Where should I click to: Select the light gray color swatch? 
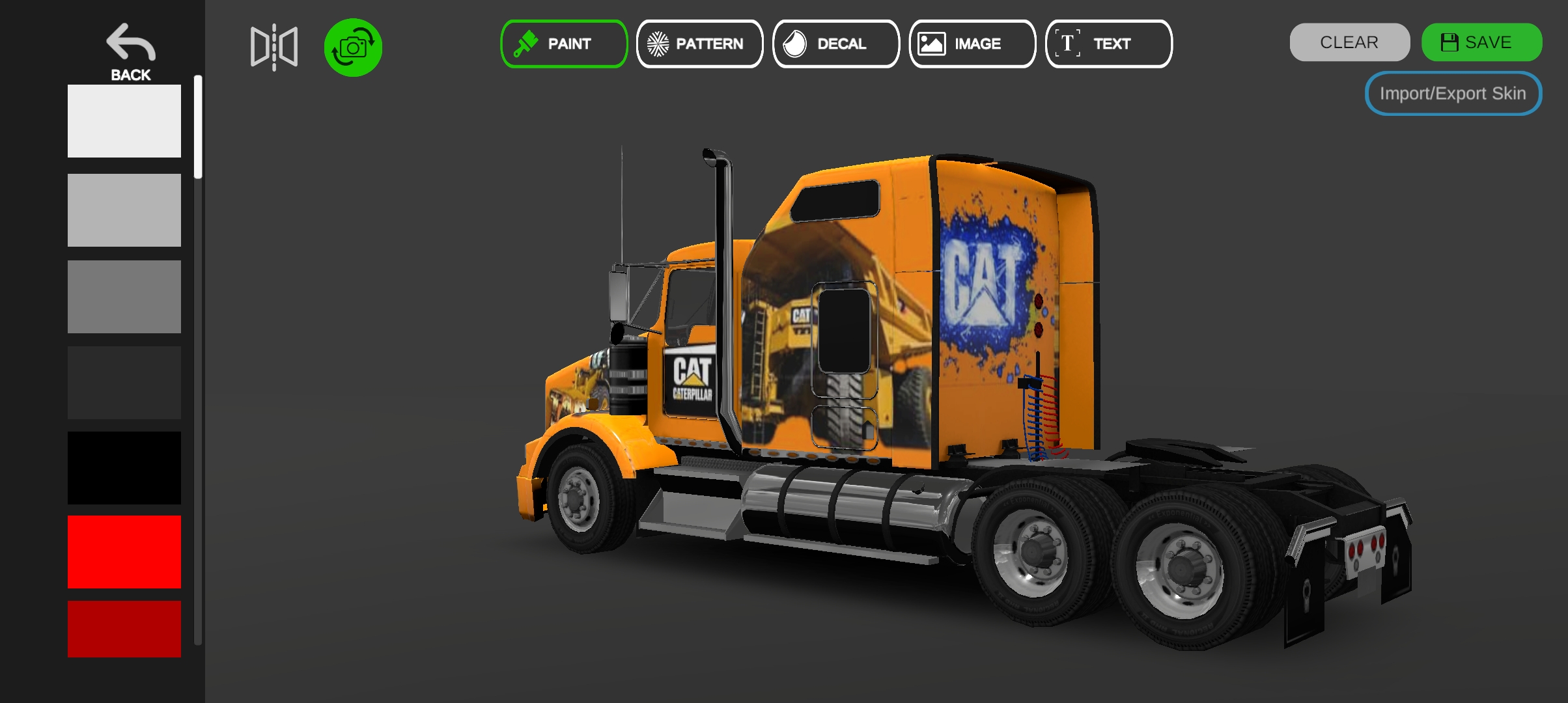pyautogui.click(x=124, y=210)
